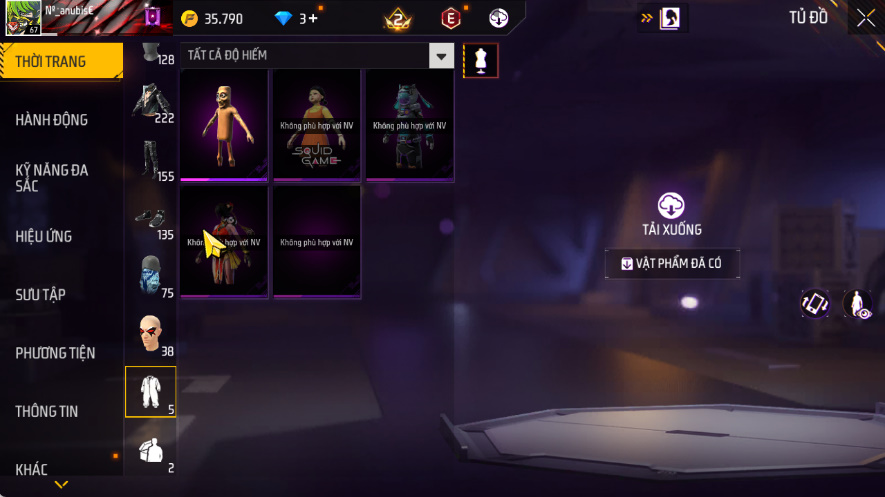Viewport: 885px width, 497px height.
Task: Switch to the Thông Tin tab
Action: [46, 411]
